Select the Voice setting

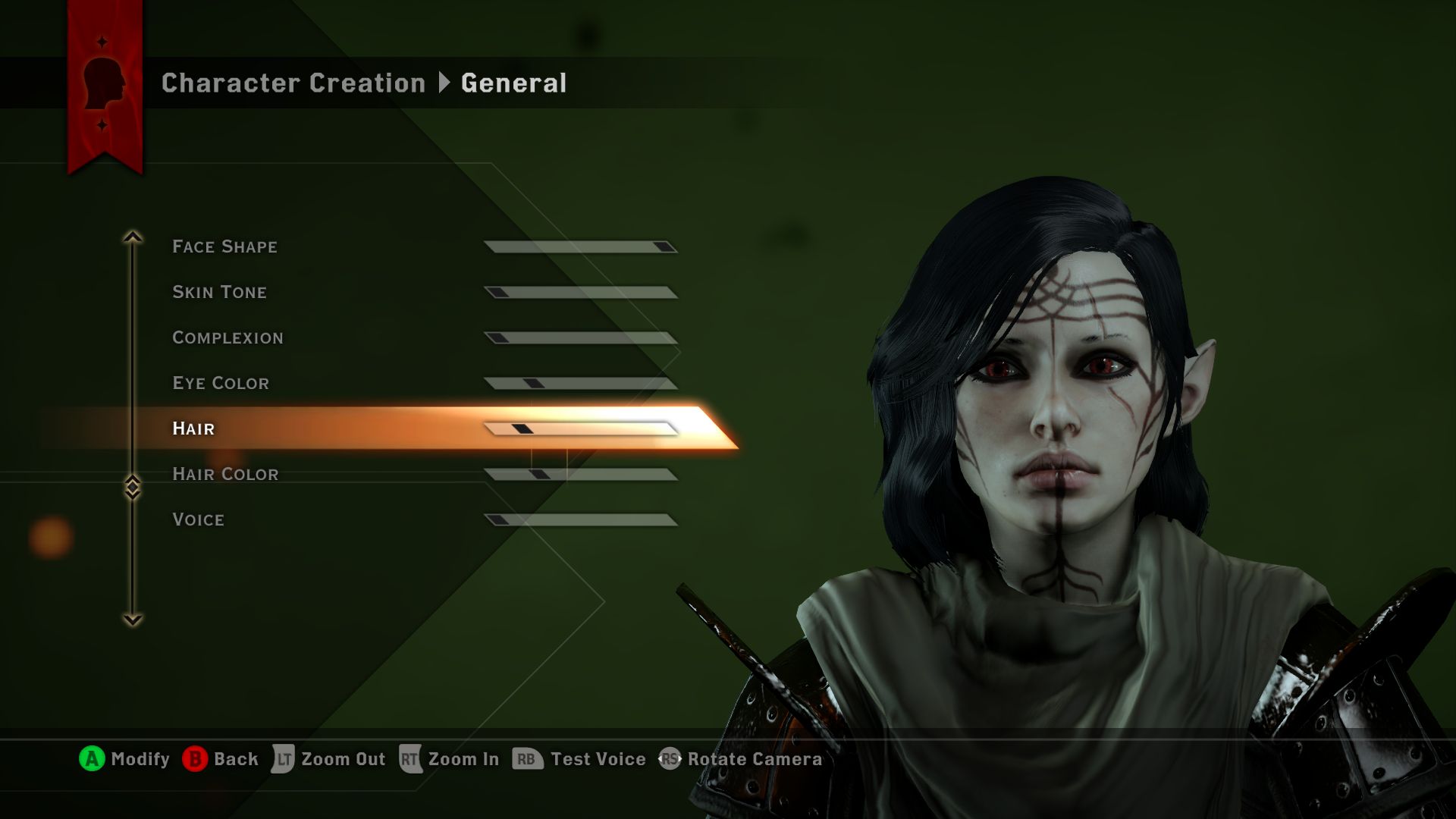[198, 519]
